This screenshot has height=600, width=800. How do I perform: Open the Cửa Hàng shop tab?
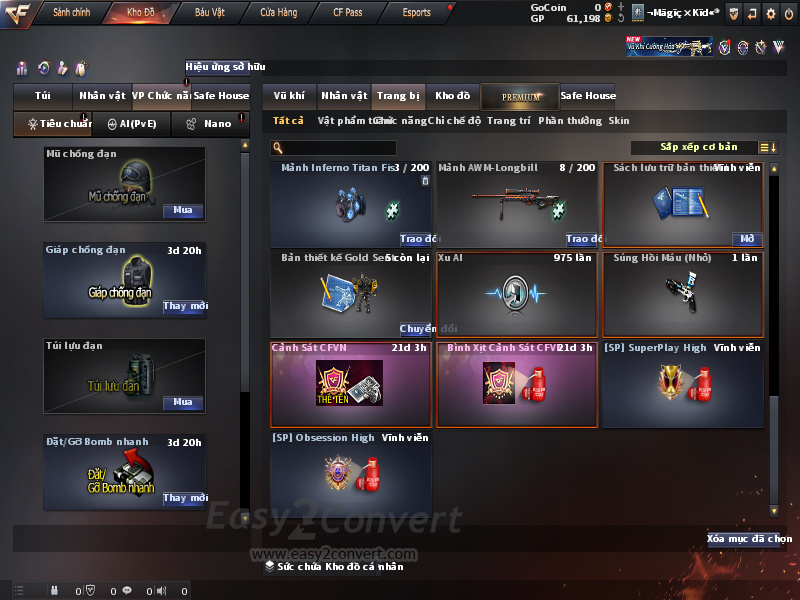278,13
